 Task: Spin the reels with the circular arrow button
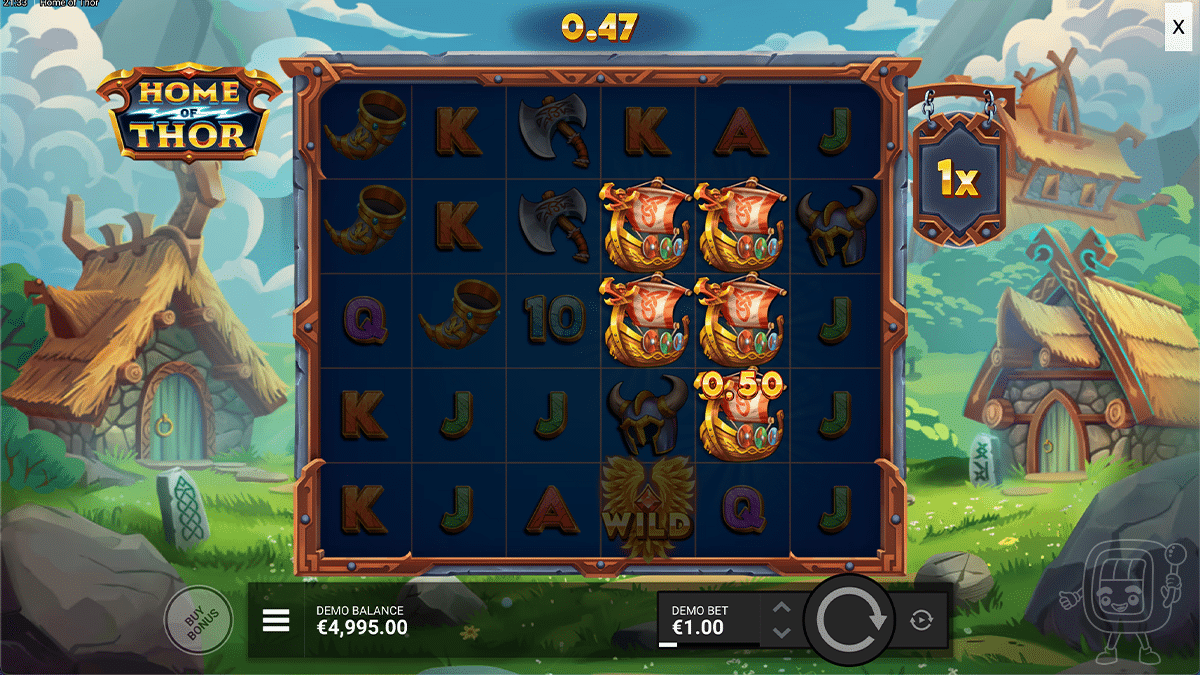pyautogui.click(x=851, y=620)
